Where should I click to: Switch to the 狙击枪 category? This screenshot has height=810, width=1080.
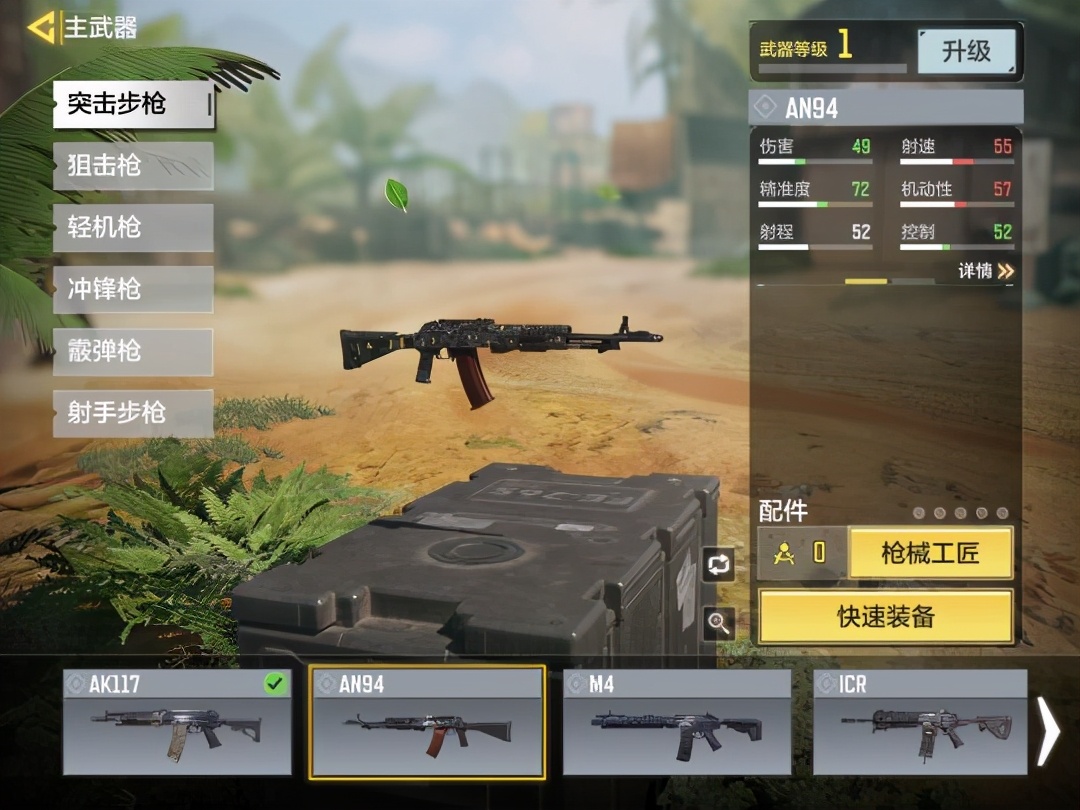(133, 166)
